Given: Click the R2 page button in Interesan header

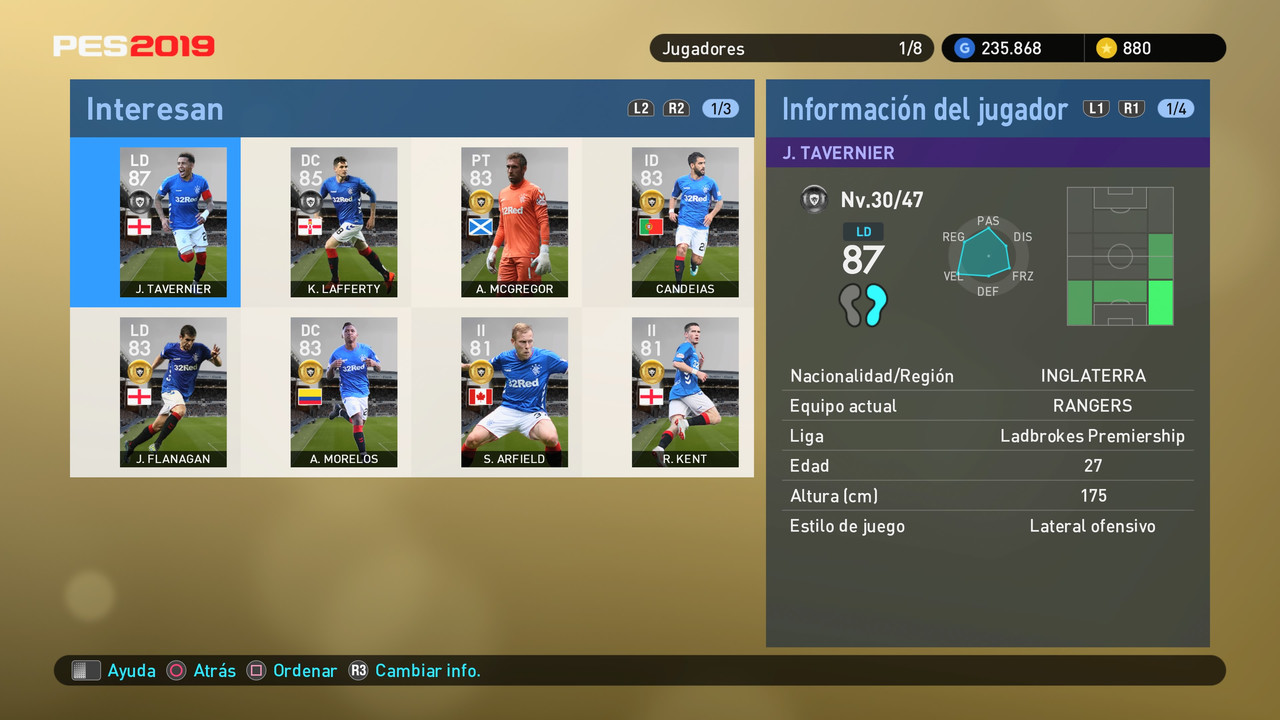Looking at the screenshot, I should click(677, 108).
